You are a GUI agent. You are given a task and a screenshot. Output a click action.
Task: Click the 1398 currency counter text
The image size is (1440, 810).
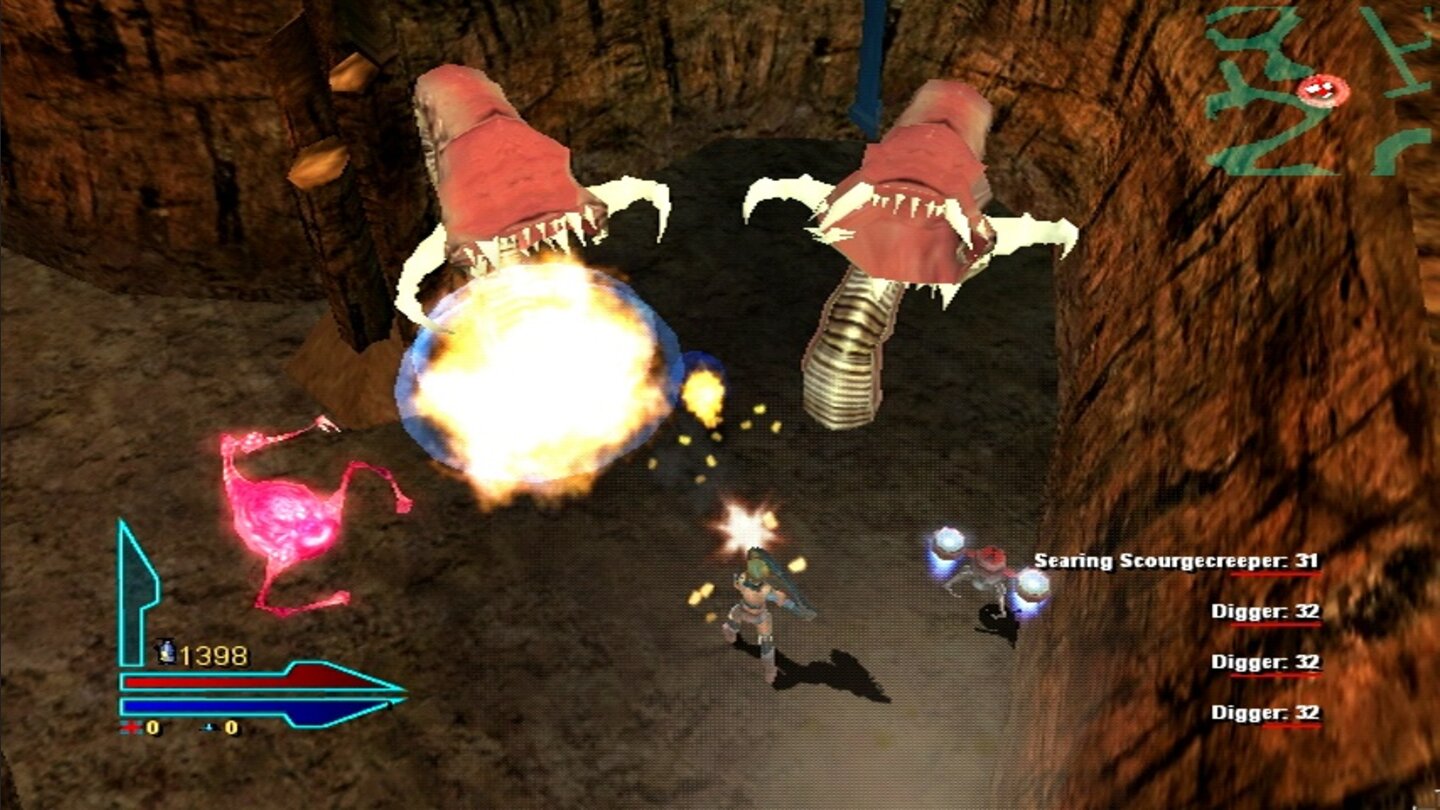click(214, 653)
